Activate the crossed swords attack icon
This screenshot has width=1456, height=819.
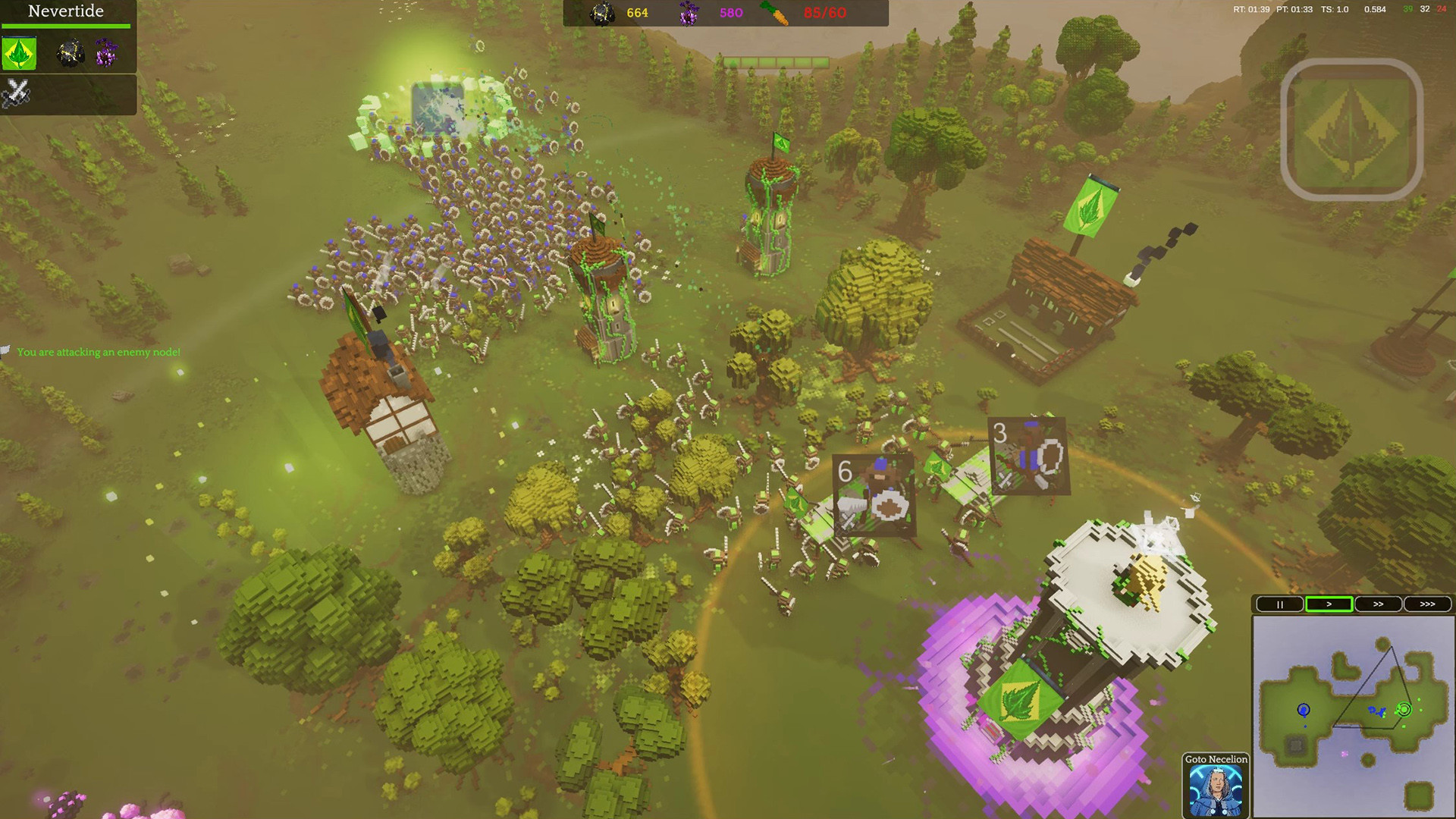tap(16, 94)
